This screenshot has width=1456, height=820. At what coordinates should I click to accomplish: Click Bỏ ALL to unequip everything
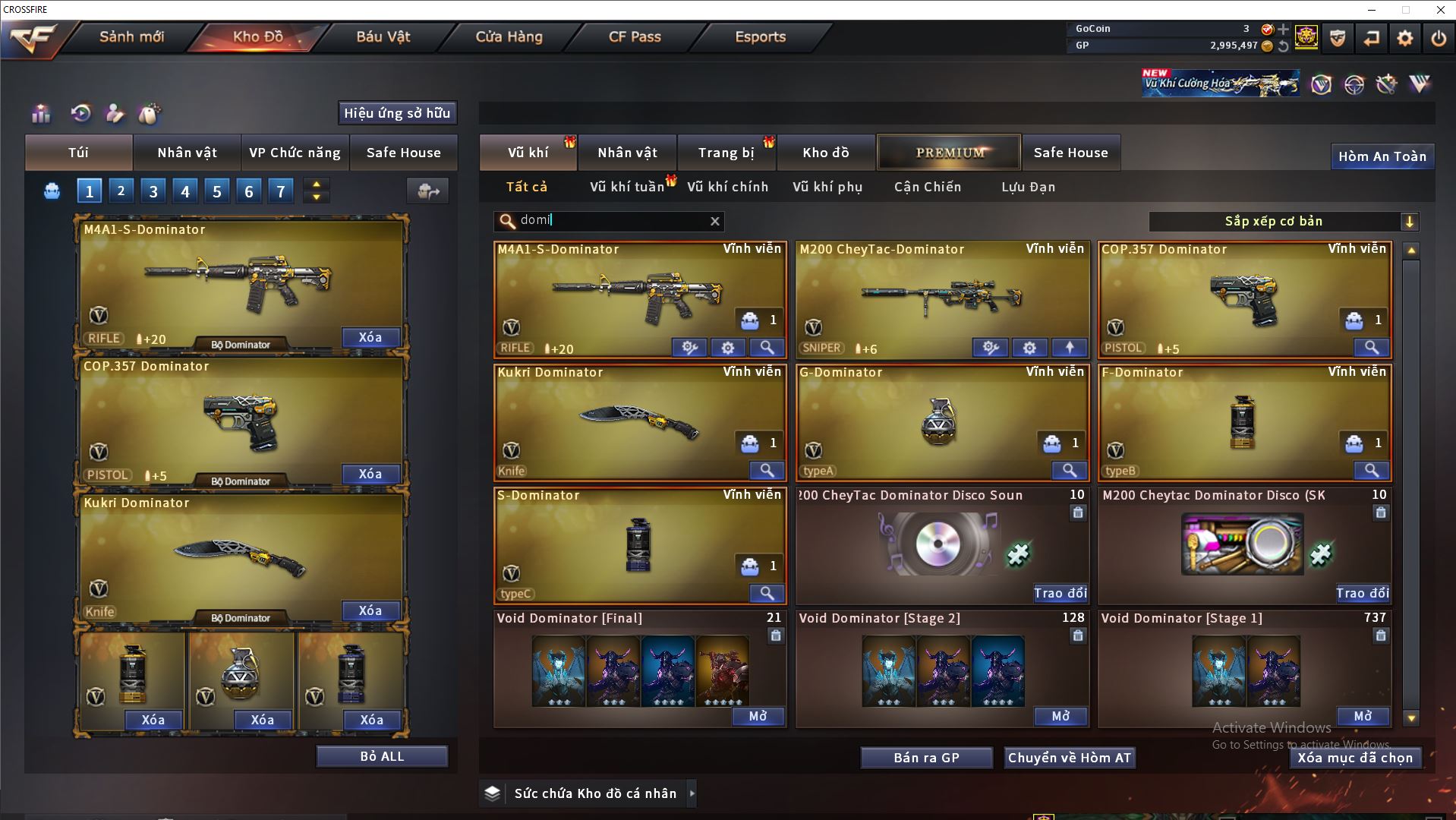click(382, 756)
